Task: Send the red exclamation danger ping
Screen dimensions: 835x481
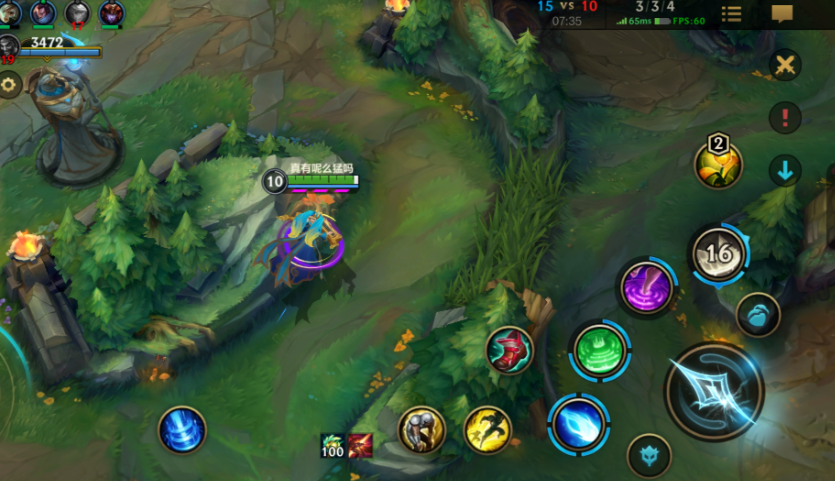Action: click(x=785, y=117)
